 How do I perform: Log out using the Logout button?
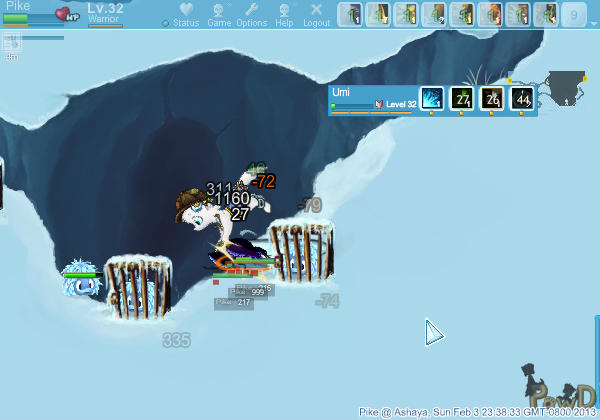[x=316, y=15]
